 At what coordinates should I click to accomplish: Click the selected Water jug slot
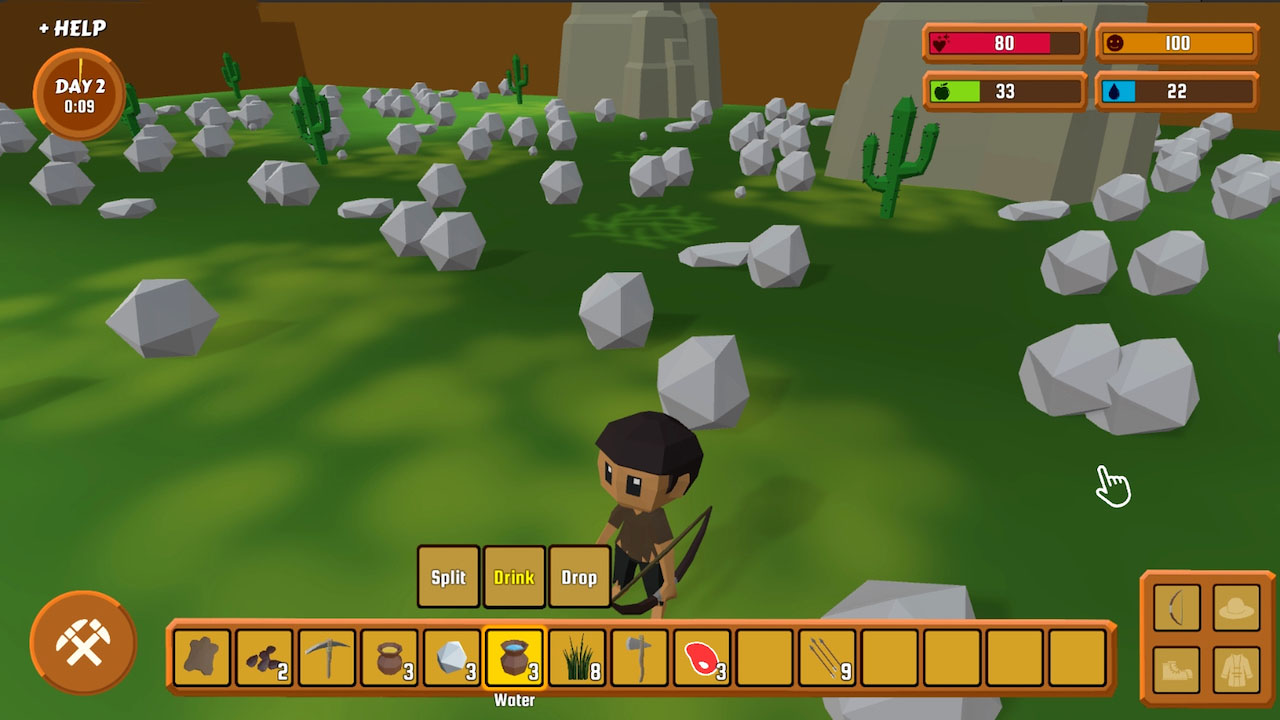point(514,658)
